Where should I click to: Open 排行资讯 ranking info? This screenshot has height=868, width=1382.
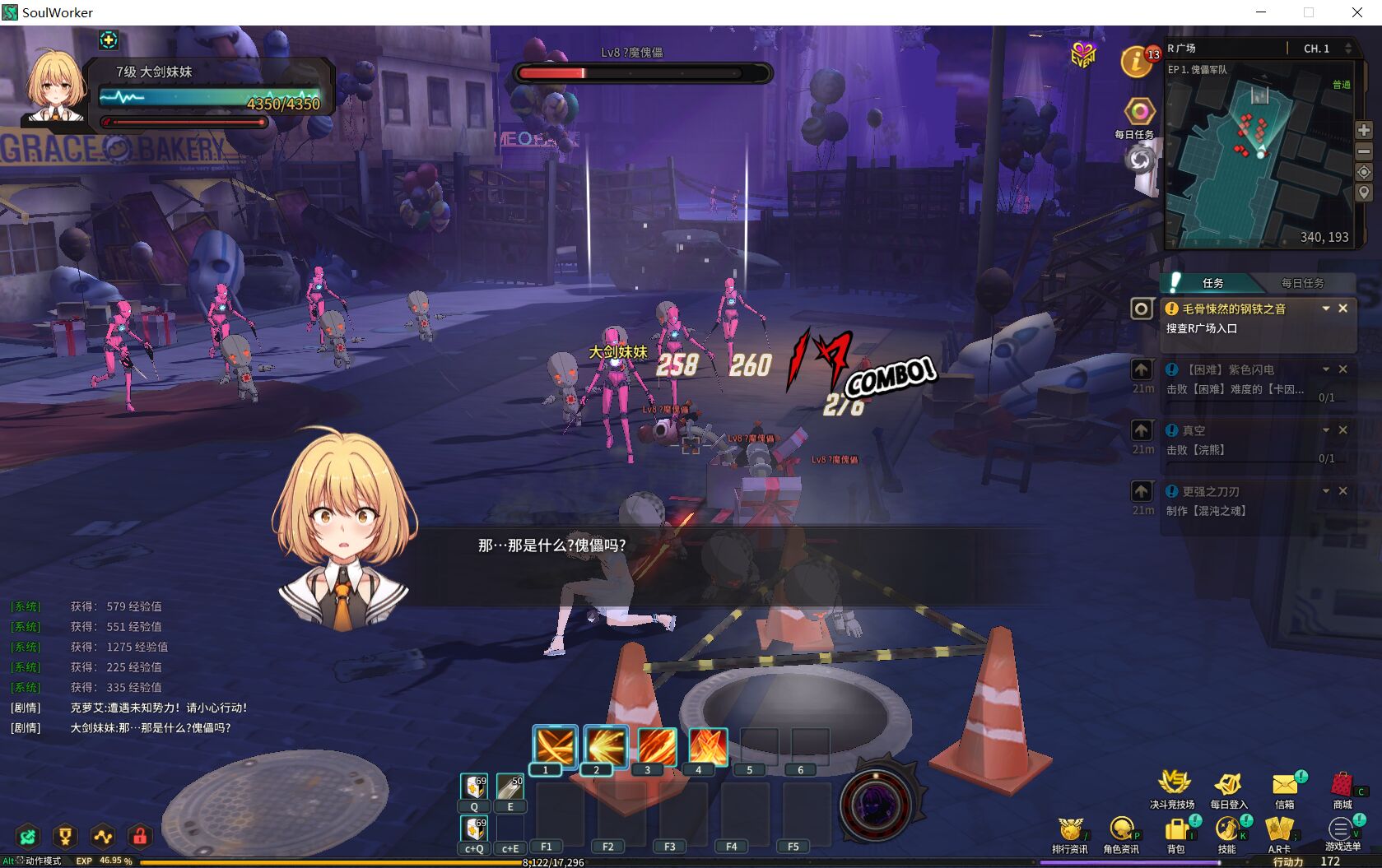tap(1070, 829)
